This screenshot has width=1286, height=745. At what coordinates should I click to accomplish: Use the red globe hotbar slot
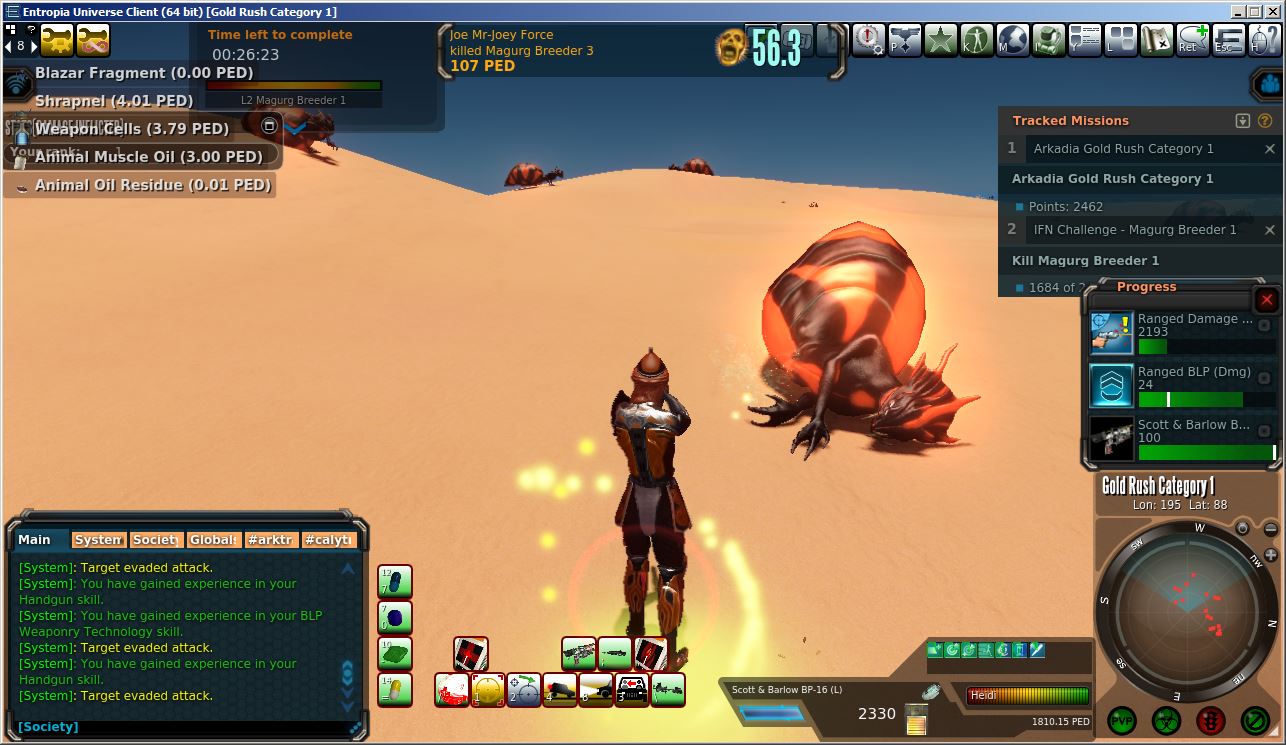(452, 690)
